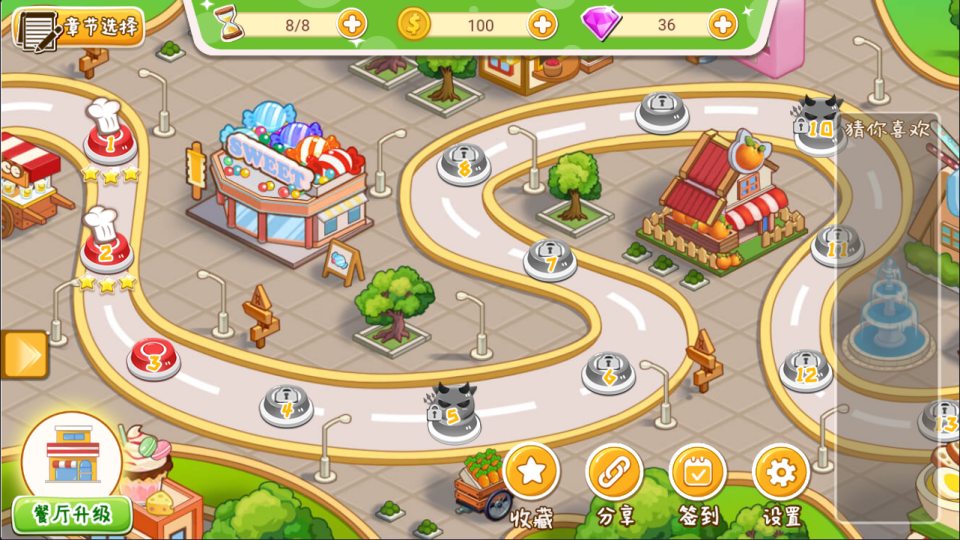Tap the share link button

pos(614,472)
